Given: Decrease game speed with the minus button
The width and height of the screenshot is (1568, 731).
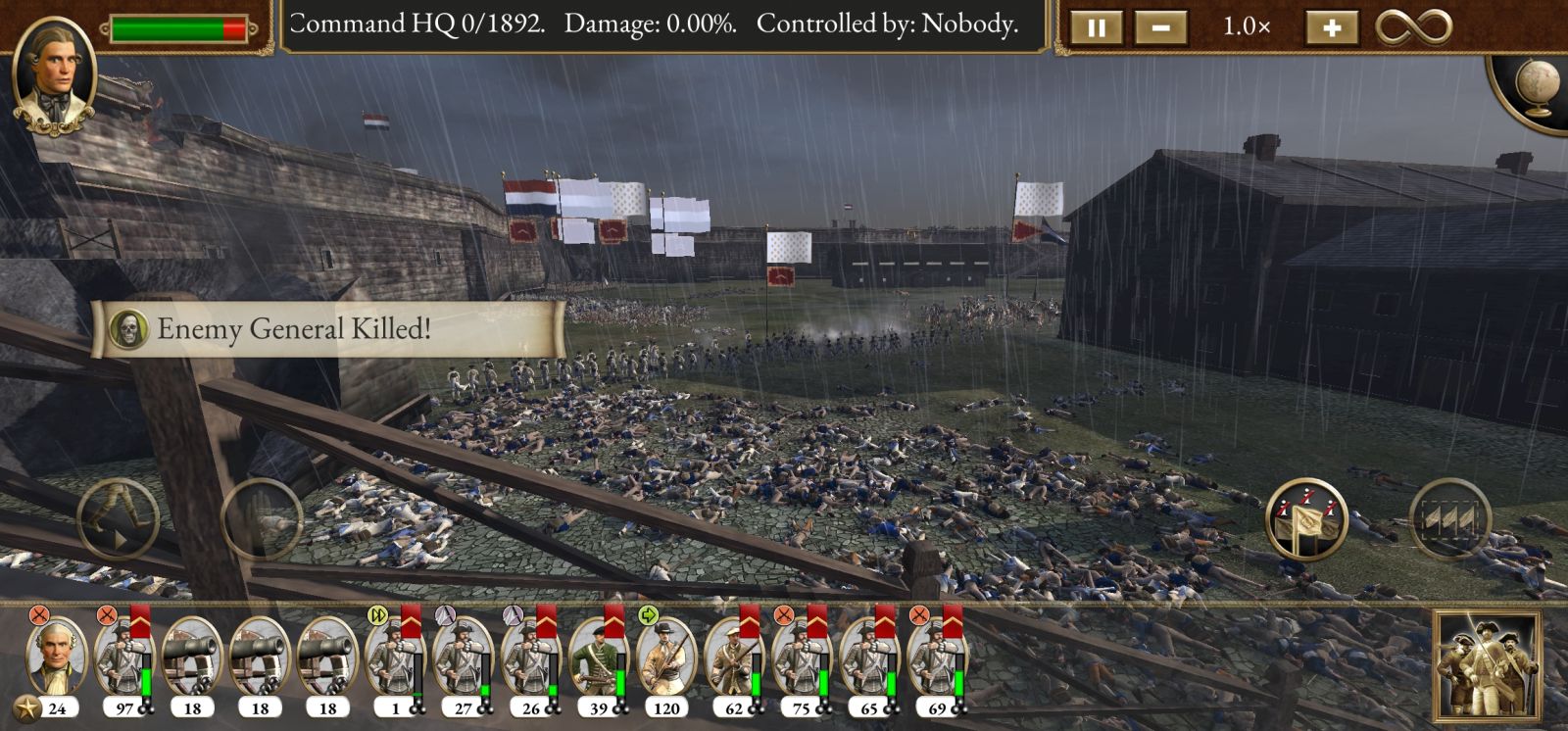Looking at the screenshot, I should (x=1160, y=27).
